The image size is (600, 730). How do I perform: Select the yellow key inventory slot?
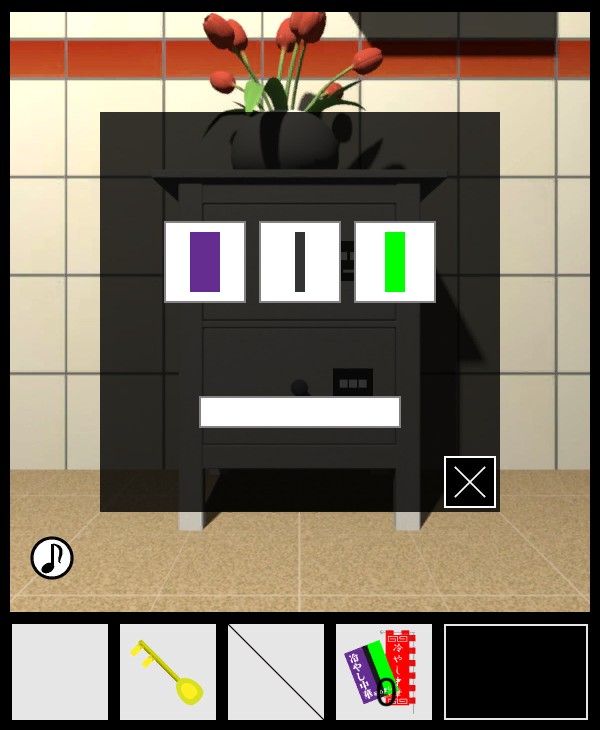[x=168, y=672]
